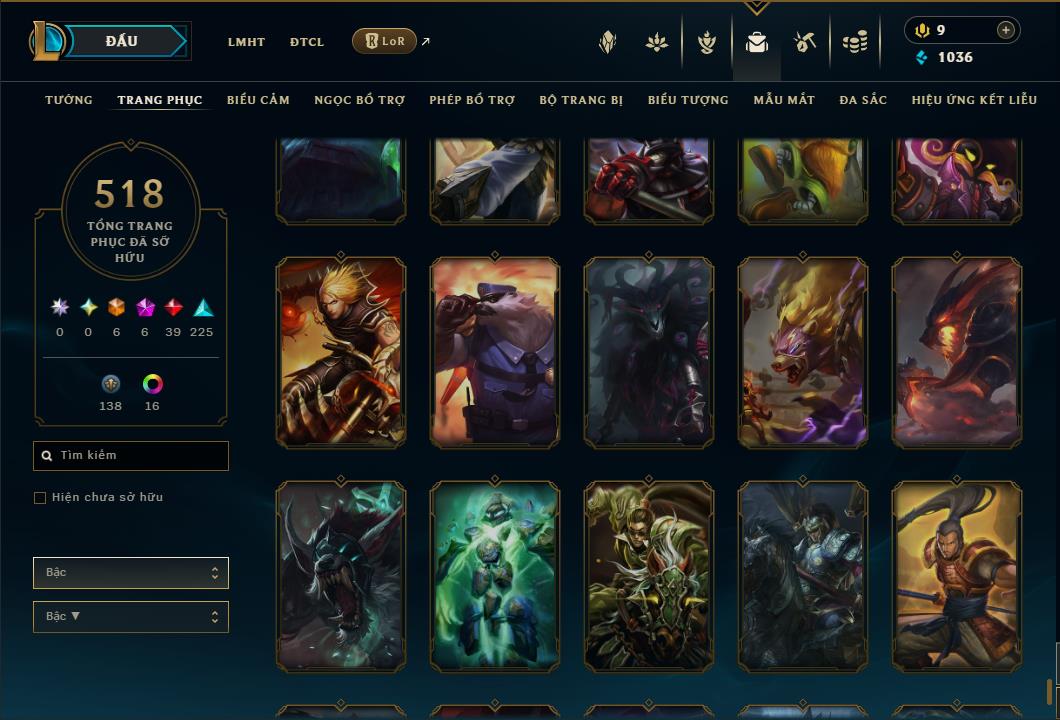Choose the green ghostly Thresh skin card
The image size is (1060, 720).
[x=495, y=576]
